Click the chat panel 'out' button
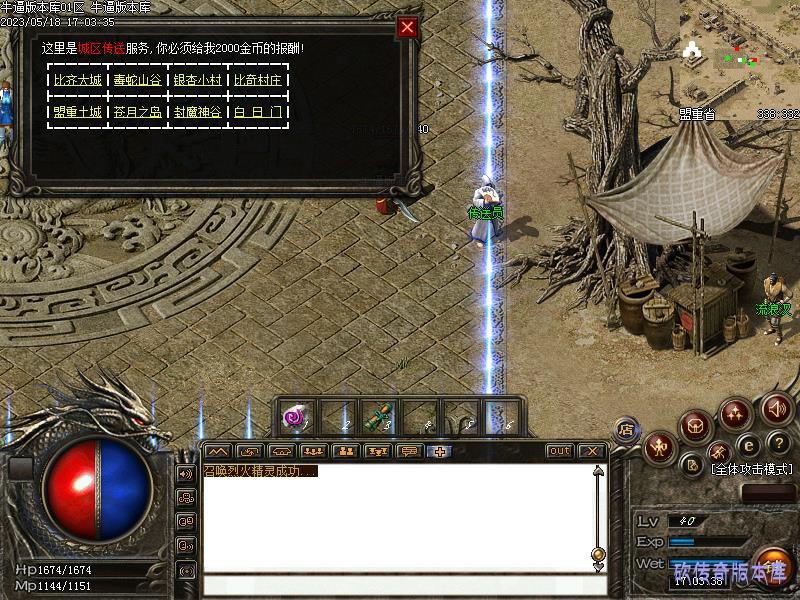Screen dimensions: 800x600 click(560, 451)
